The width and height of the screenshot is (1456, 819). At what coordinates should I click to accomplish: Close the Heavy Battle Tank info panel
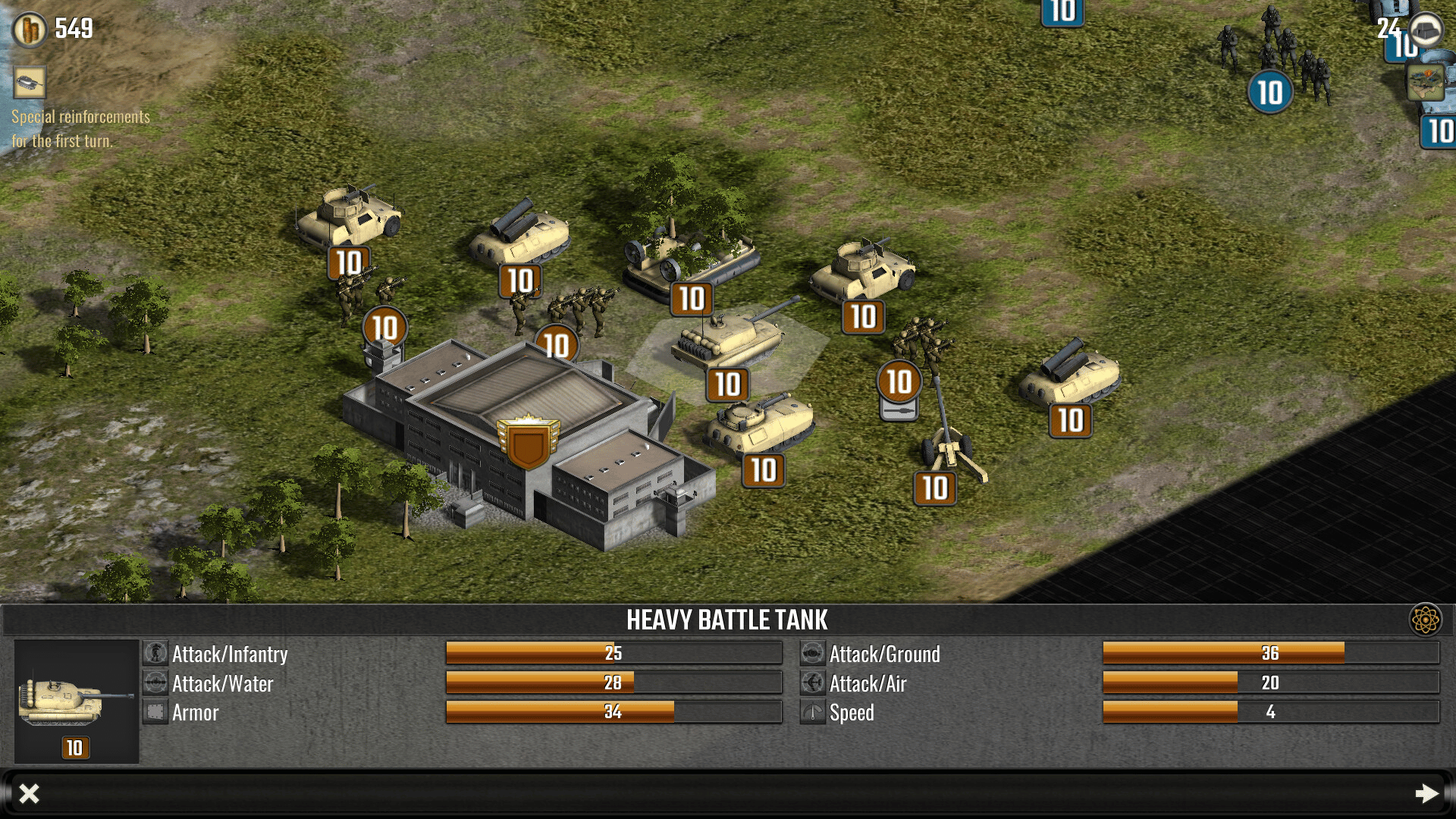(29, 793)
